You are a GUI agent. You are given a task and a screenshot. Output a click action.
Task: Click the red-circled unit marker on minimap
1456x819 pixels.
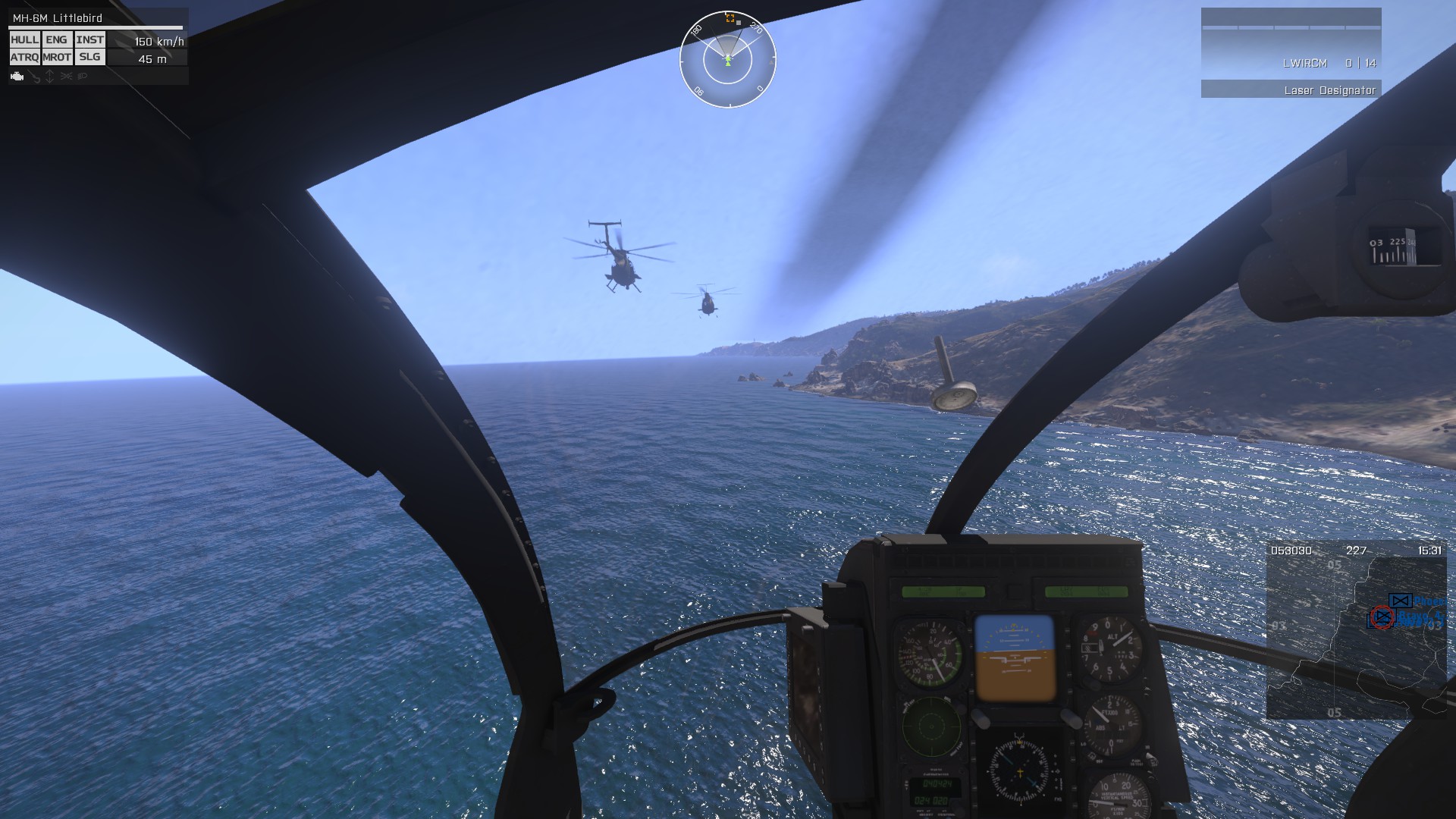click(x=1382, y=617)
